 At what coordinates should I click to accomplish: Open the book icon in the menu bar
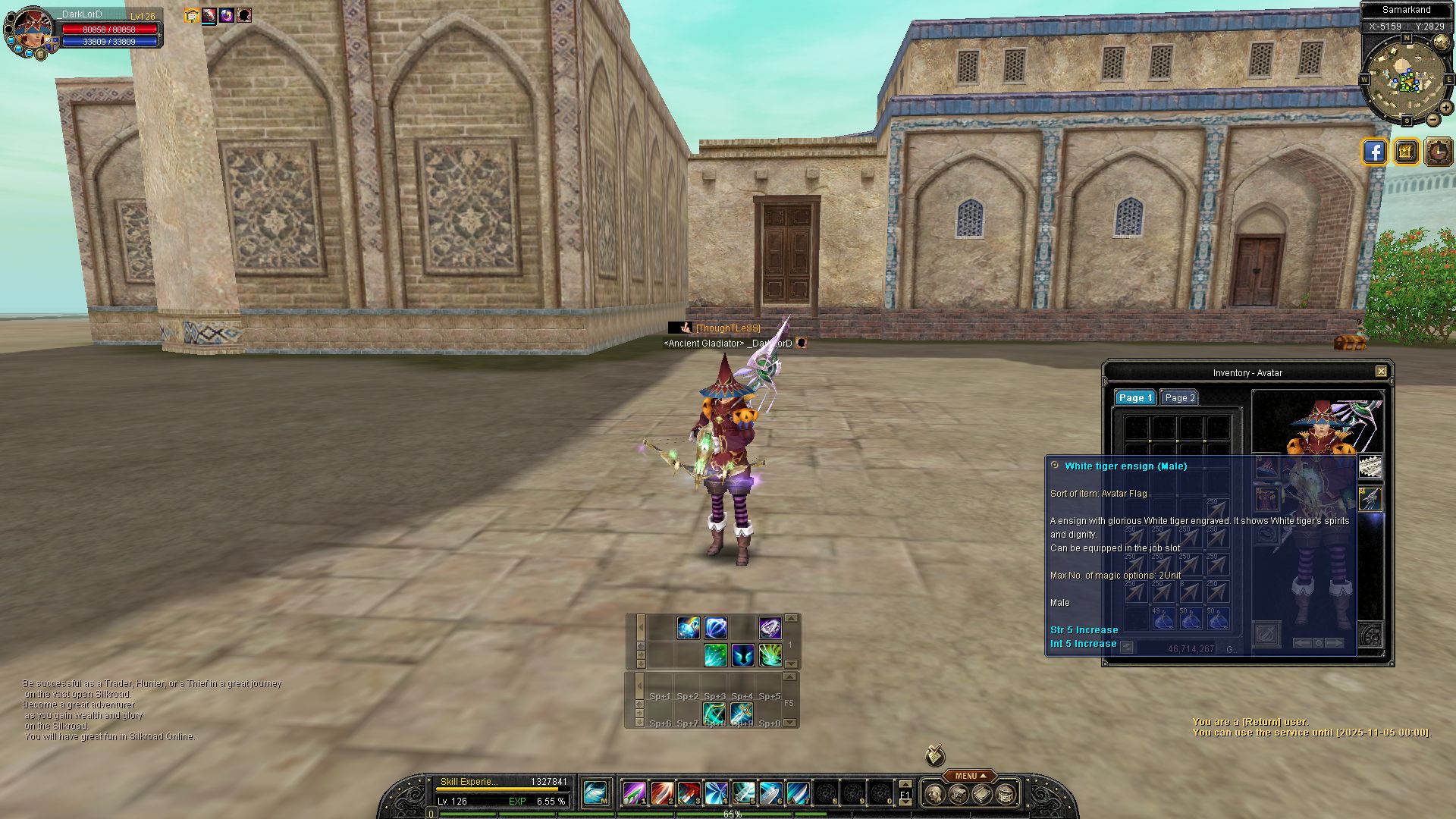tap(982, 795)
